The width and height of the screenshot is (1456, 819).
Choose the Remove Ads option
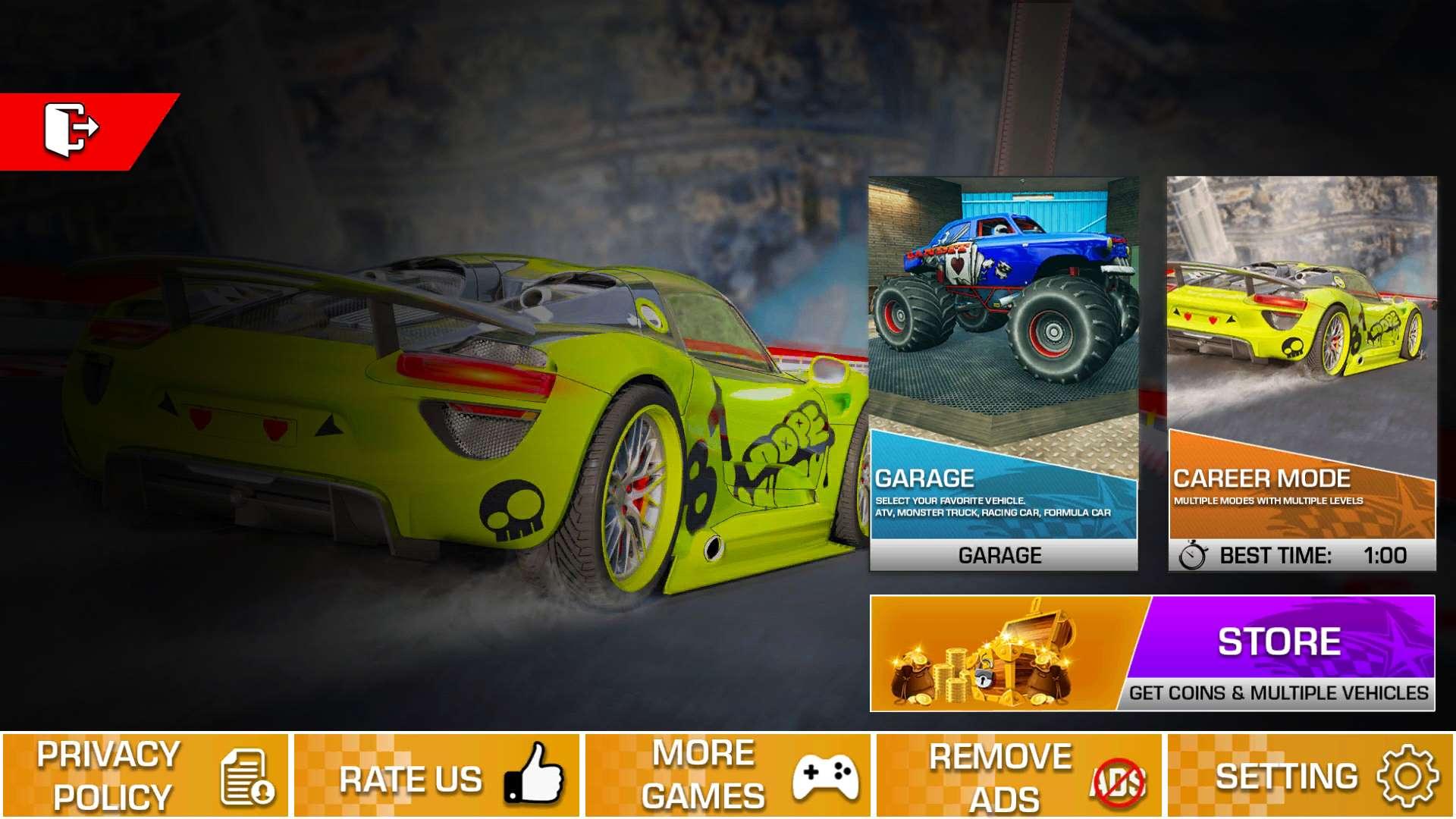[1019, 775]
